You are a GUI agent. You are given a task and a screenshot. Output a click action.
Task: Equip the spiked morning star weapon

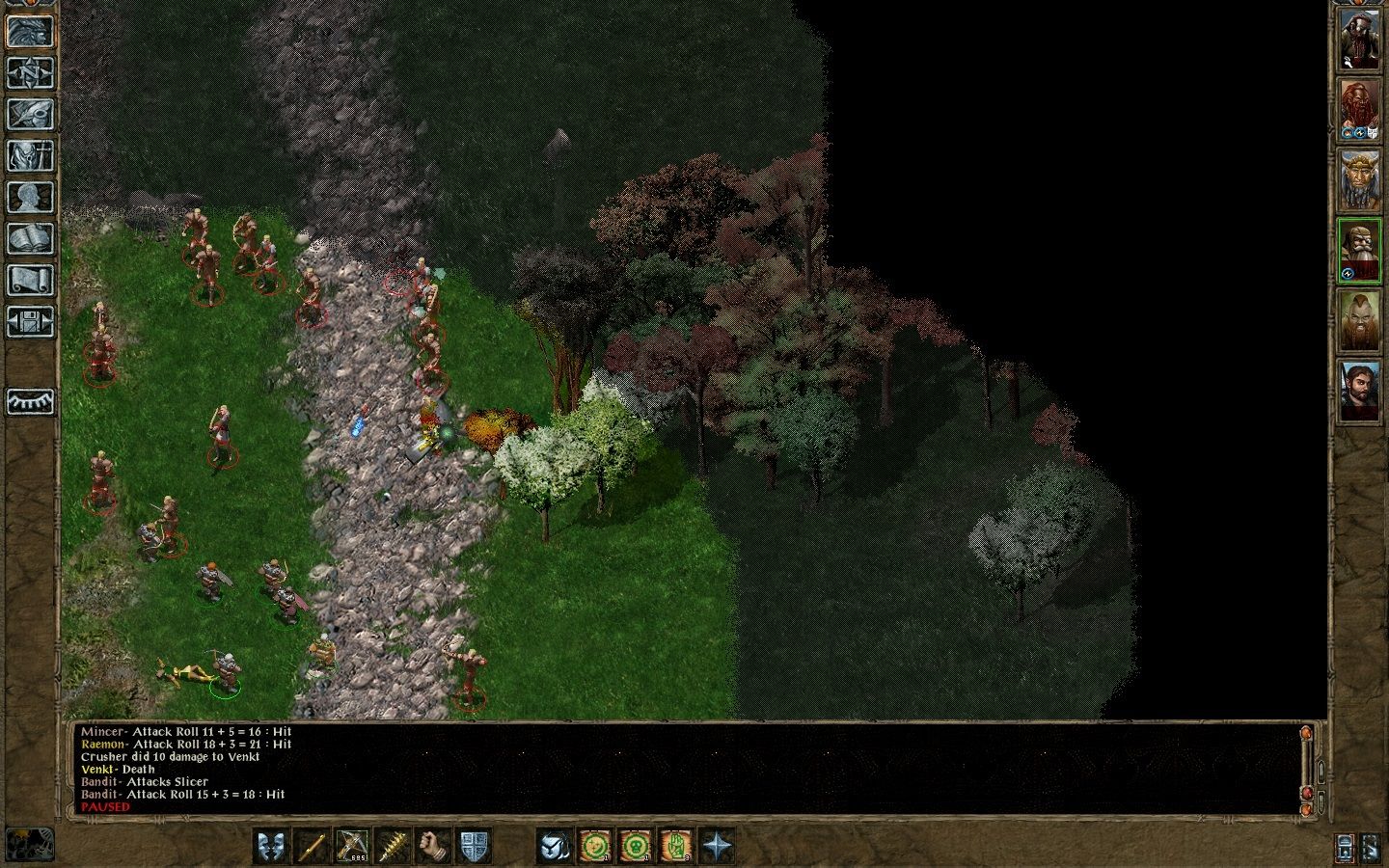[x=393, y=846]
